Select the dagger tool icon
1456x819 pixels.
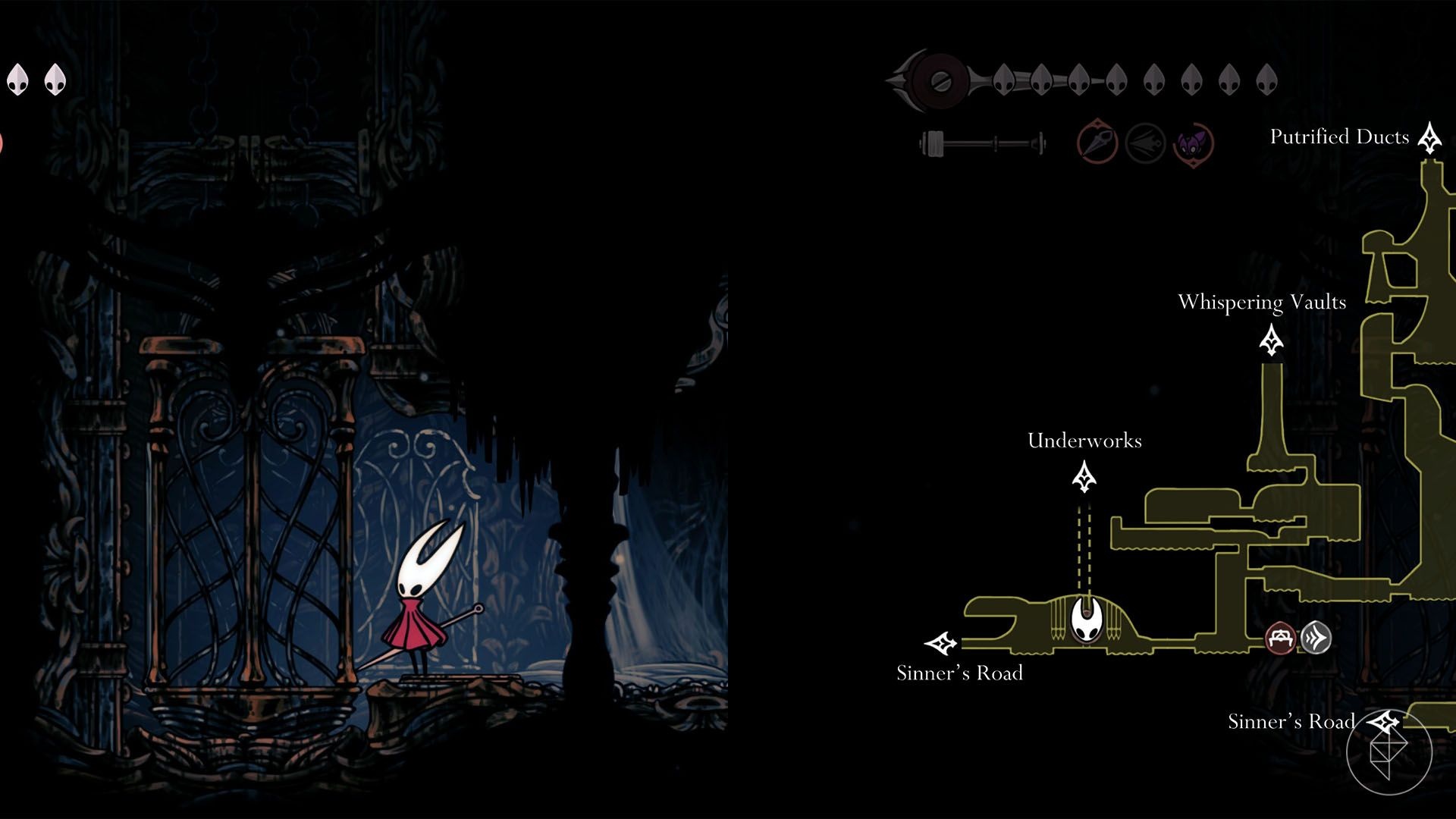click(x=1097, y=142)
